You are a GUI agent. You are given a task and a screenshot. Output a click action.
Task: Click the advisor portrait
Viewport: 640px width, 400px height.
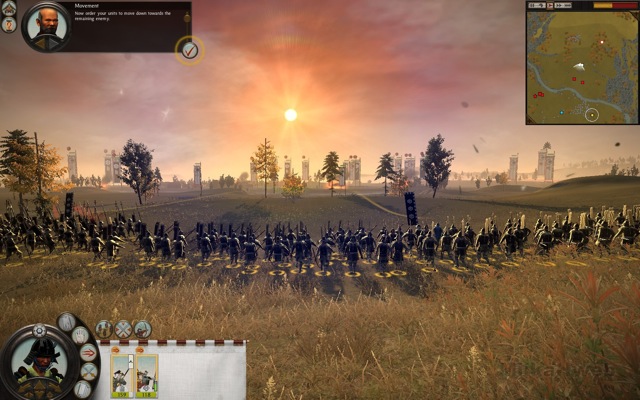click(x=45, y=26)
